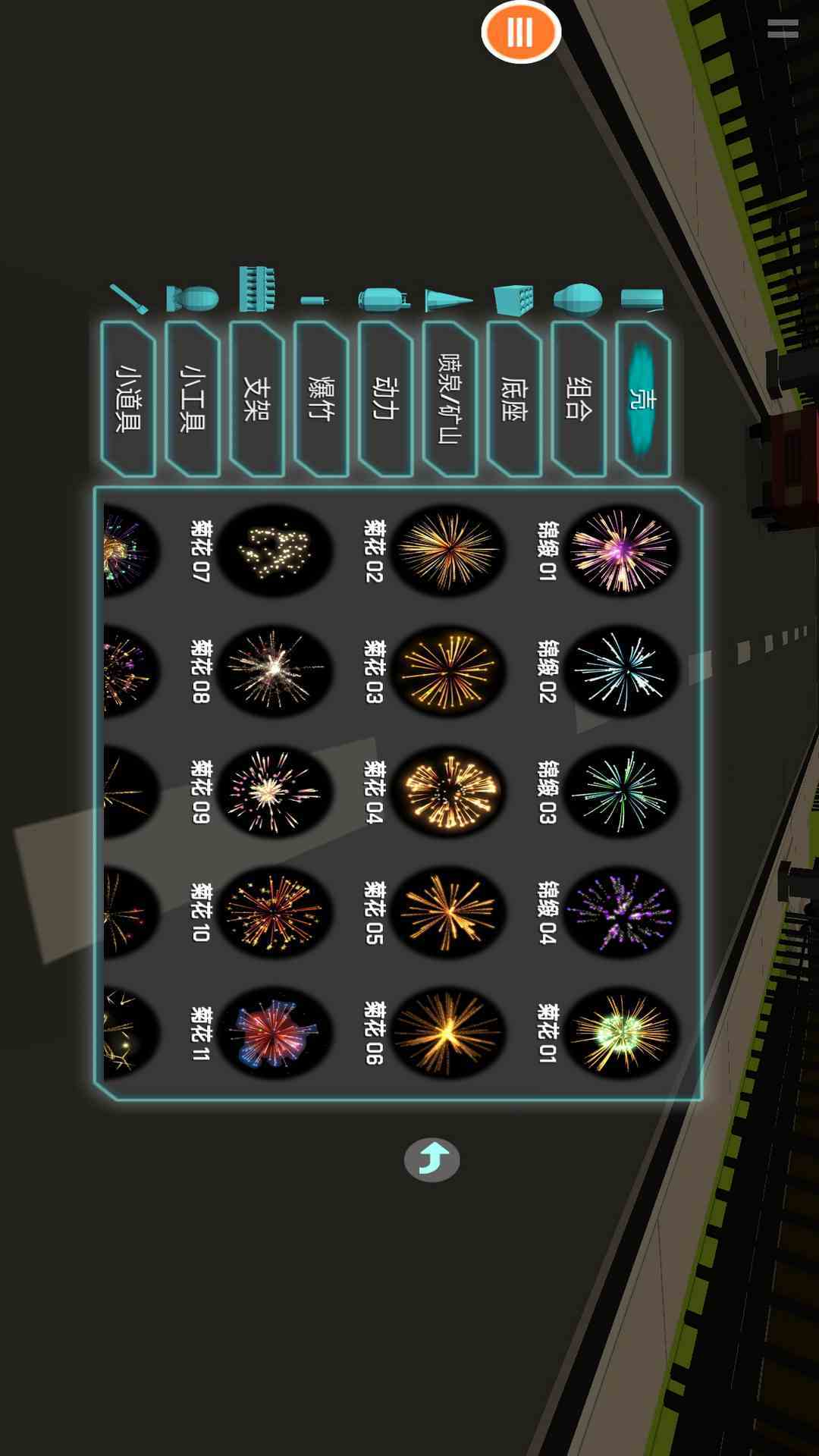Viewport: 819px width, 1456px height.
Task: Select the 菊花 07 firework thumbnail
Action: (x=275, y=550)
